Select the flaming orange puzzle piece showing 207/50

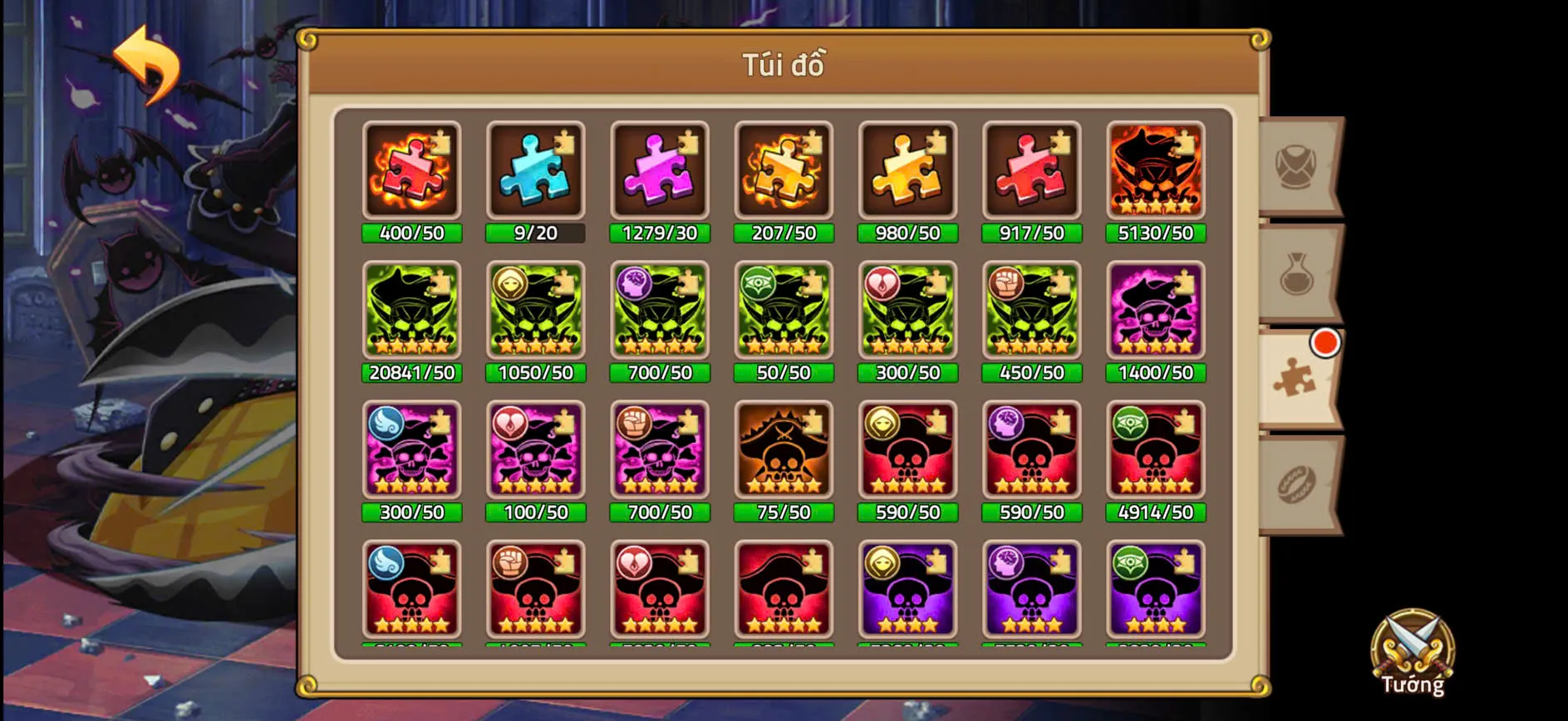[x=783, y=172]
